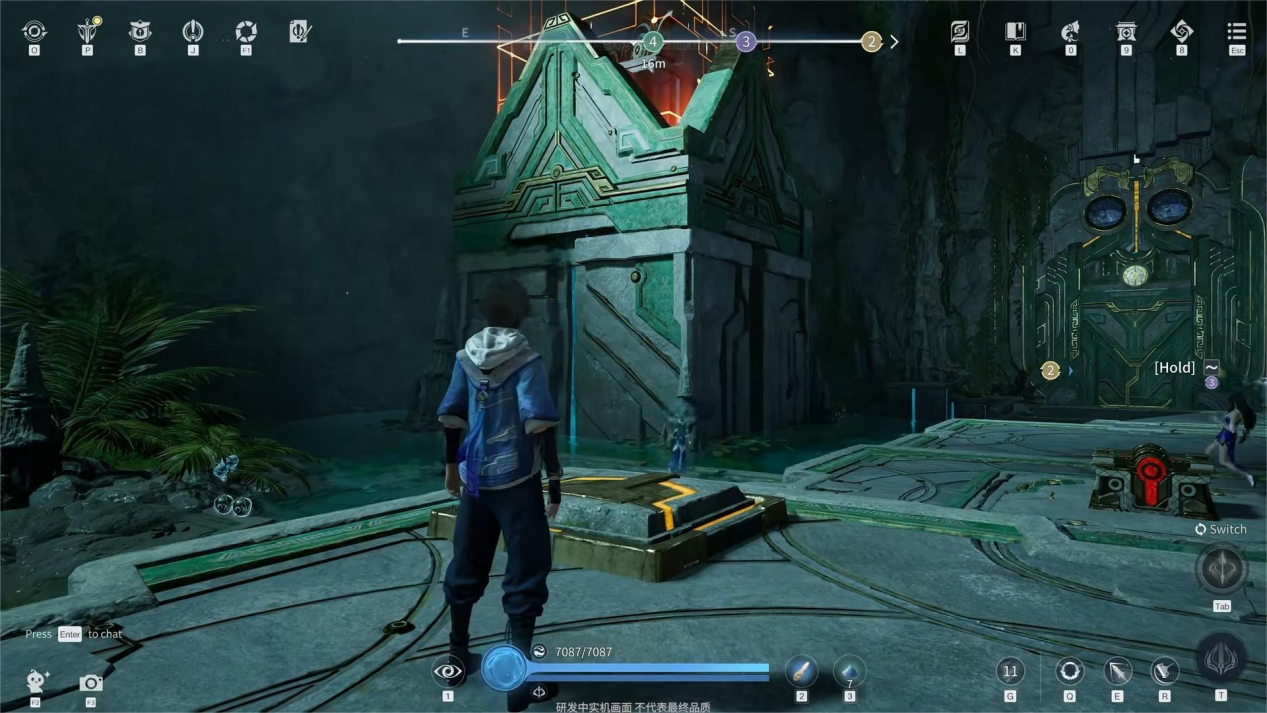Open the swirl card icon

tap(960, 32)
